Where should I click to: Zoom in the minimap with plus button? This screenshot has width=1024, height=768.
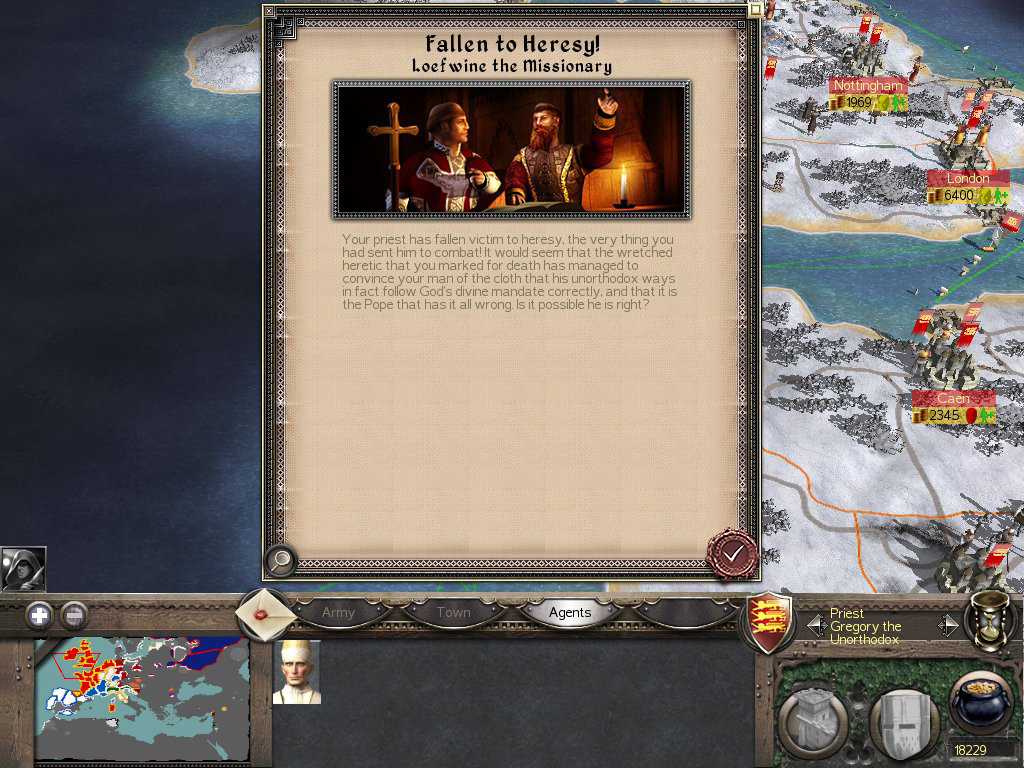click(39, 615)
